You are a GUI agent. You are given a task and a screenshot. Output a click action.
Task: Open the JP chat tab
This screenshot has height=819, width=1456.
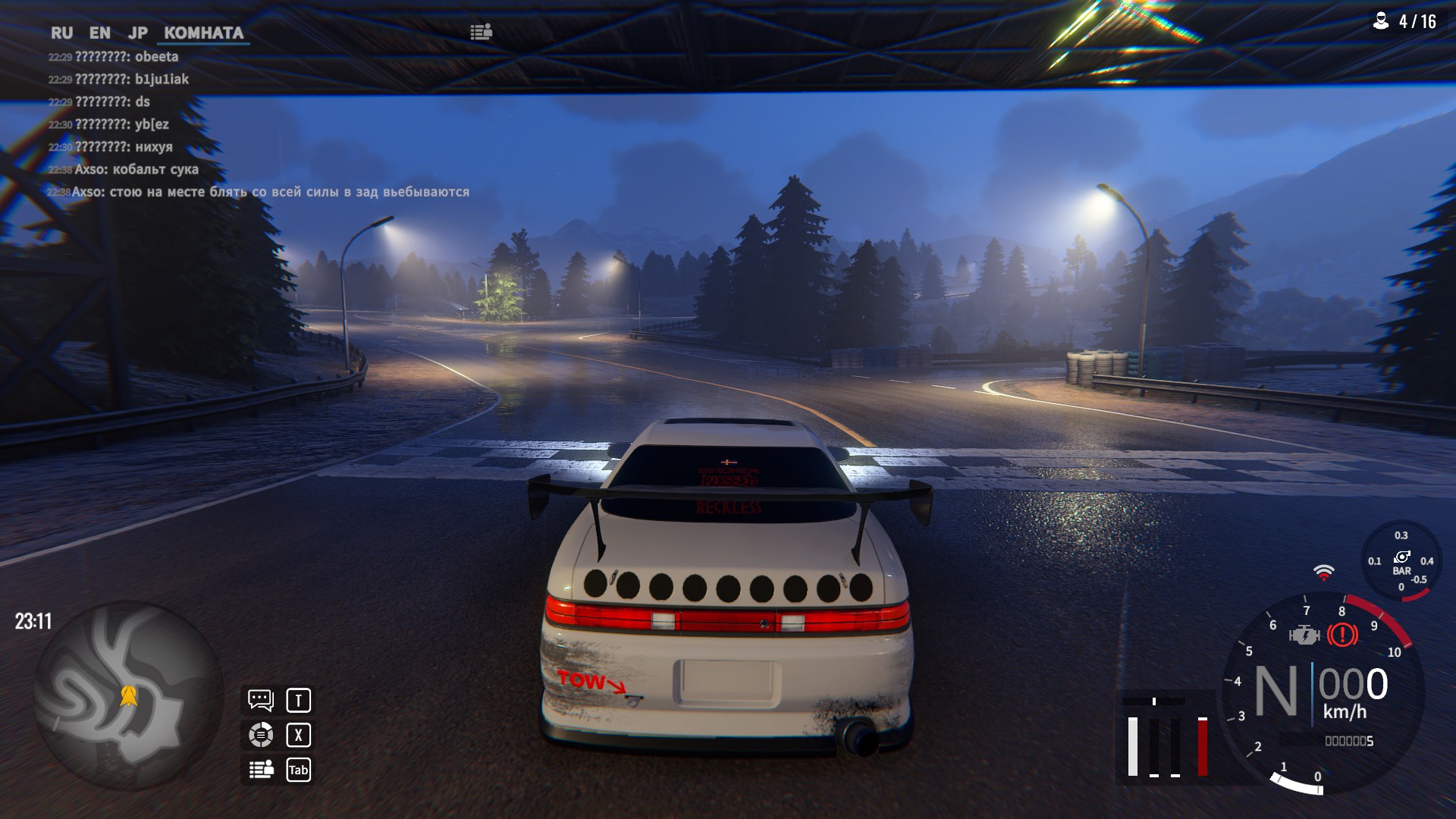point(137,33)
